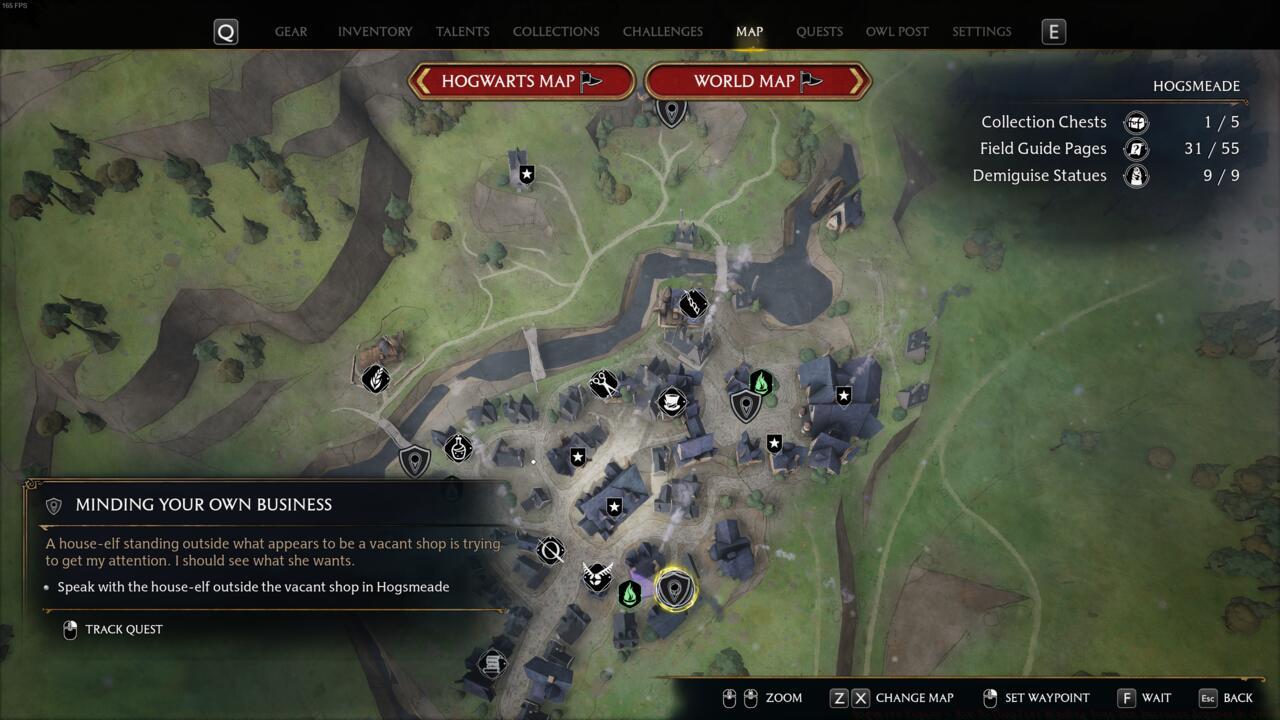Select the chain link map marker
Image resolution: width=1280 pixels, height=720 pixels.
tap(693, 304)
